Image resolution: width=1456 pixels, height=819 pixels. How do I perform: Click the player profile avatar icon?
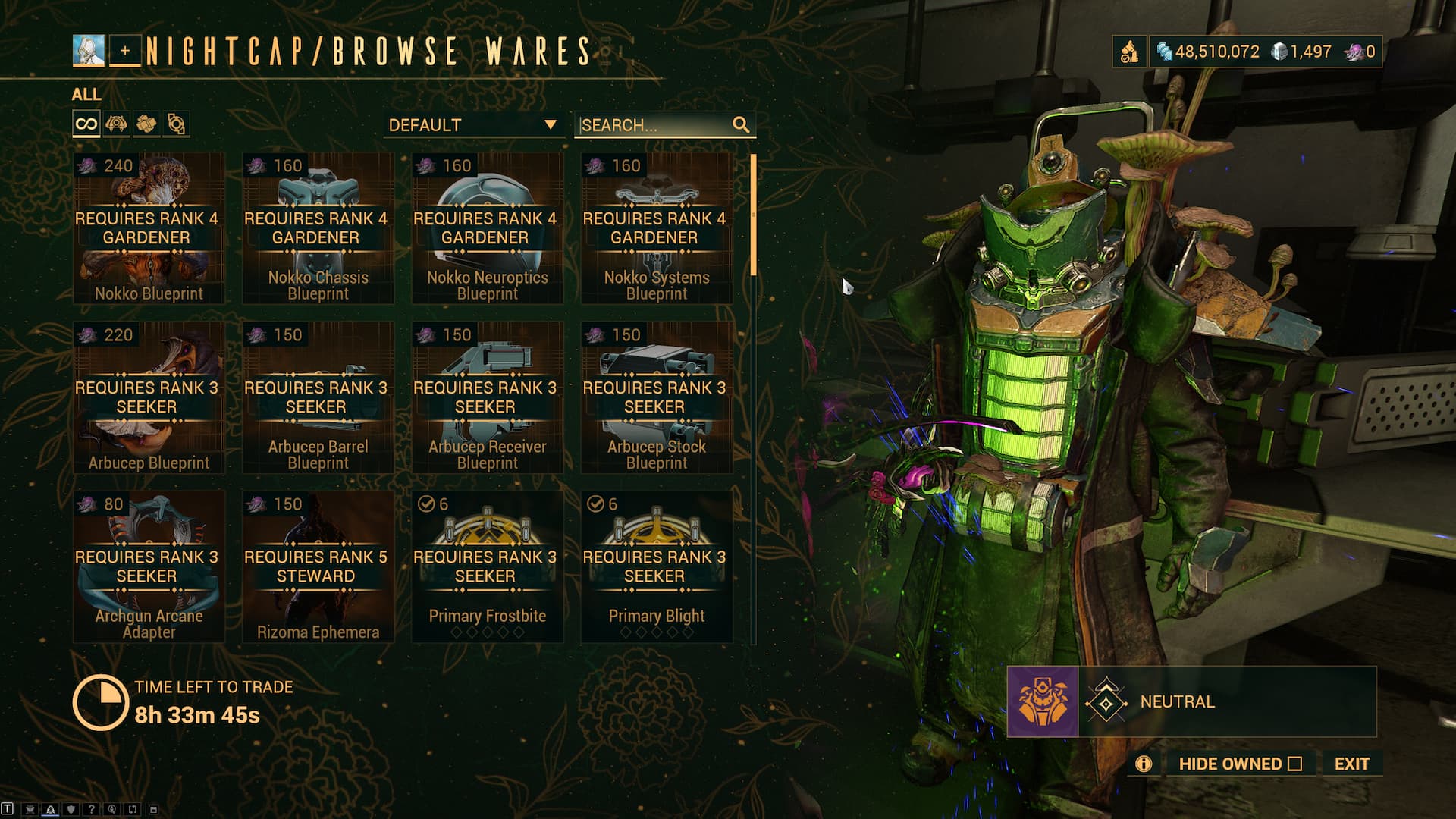[89, 51]
